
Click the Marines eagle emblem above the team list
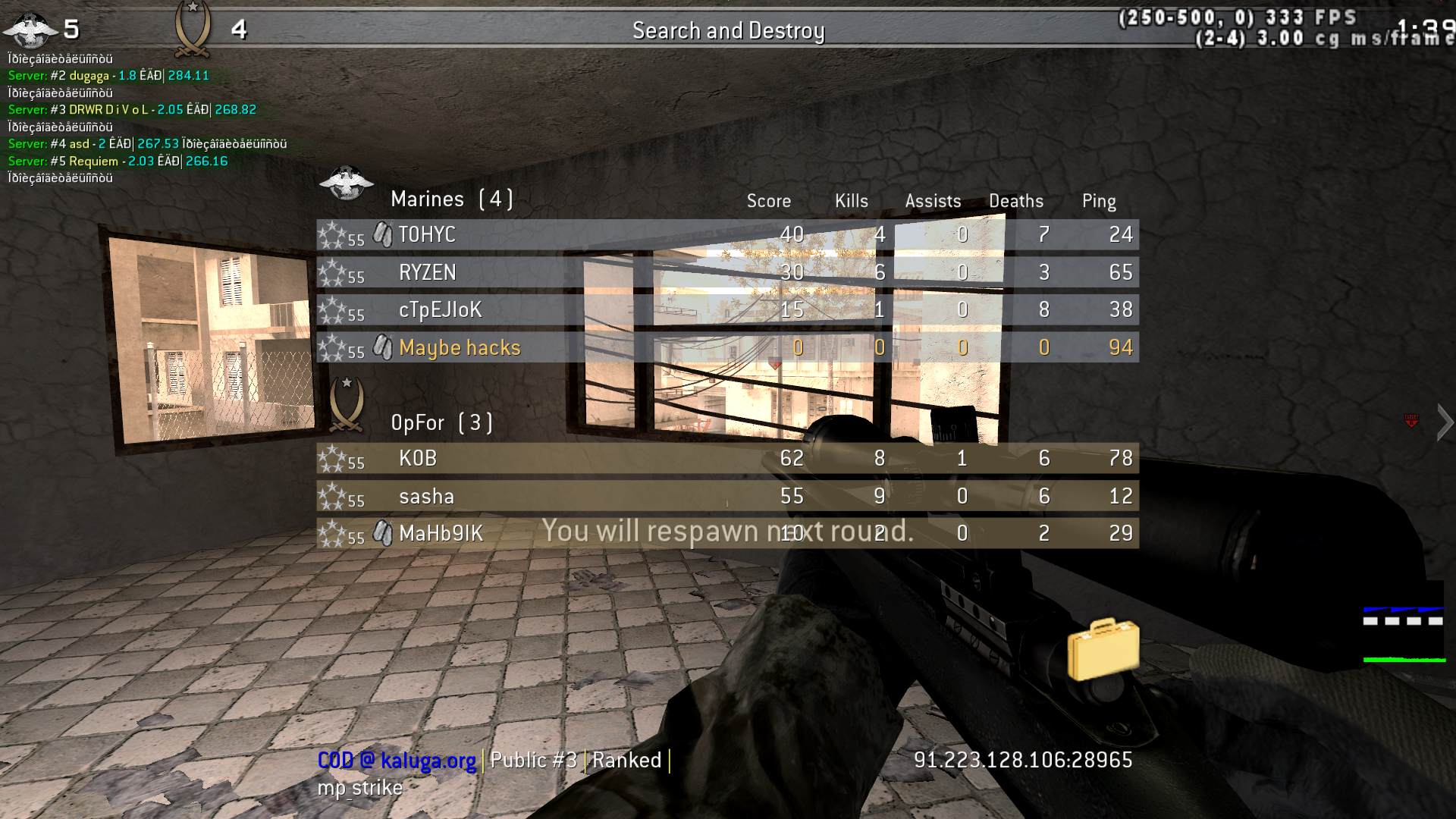347,182
